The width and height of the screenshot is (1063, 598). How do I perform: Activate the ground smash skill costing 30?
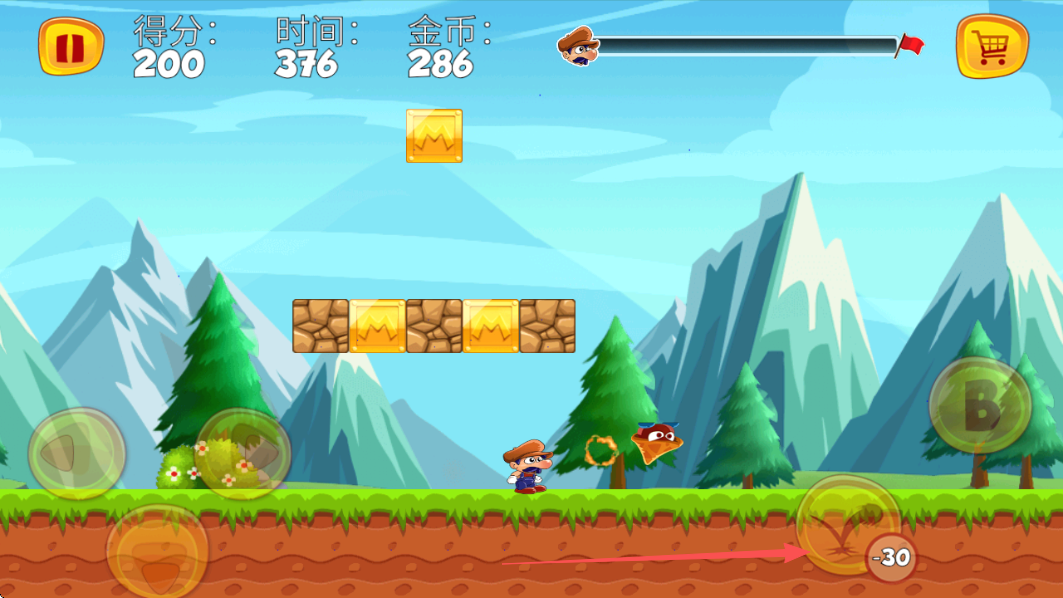click(x=848, y=524)
